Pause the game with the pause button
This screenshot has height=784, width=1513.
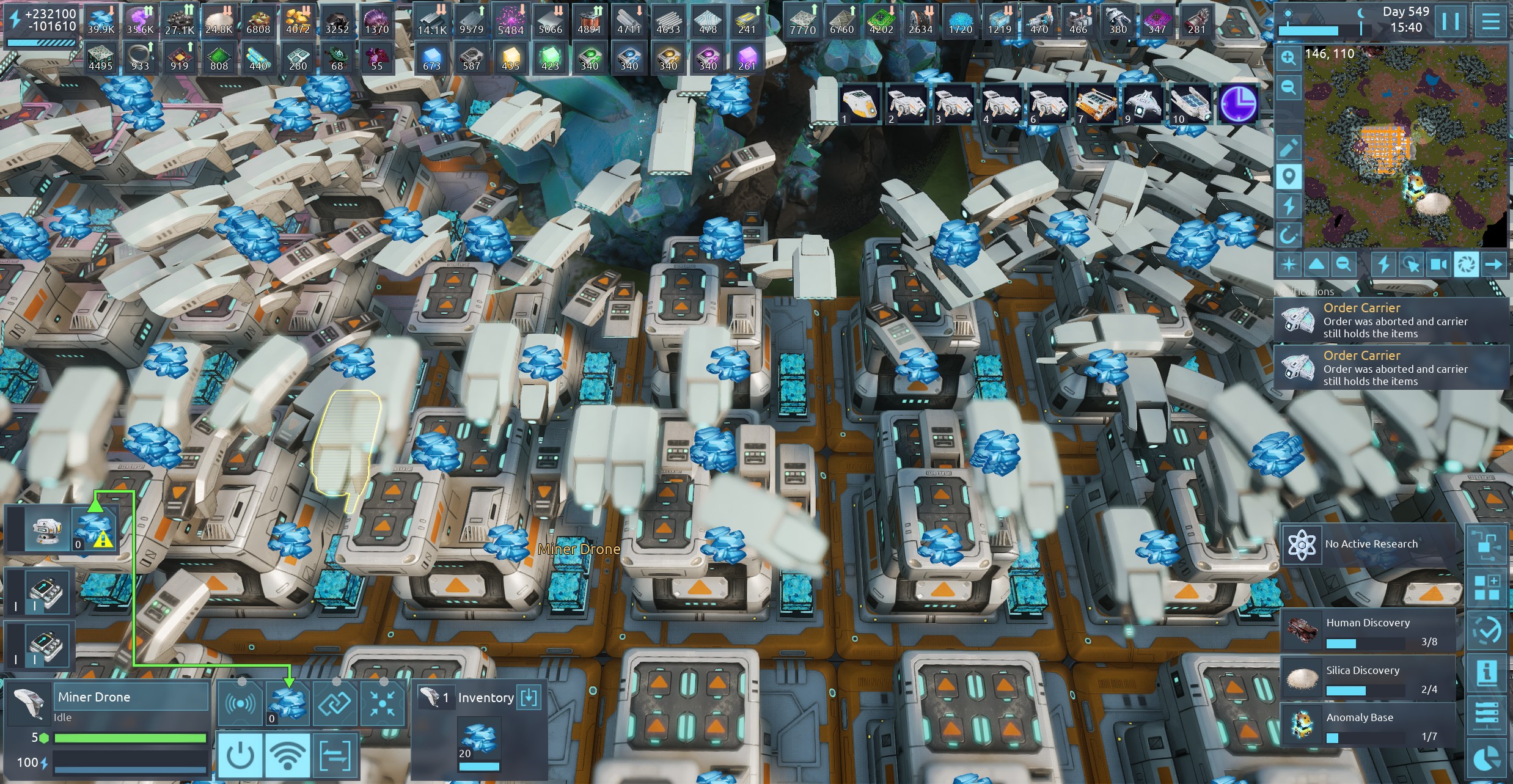pyautogui.click(x=1450, y=21)
